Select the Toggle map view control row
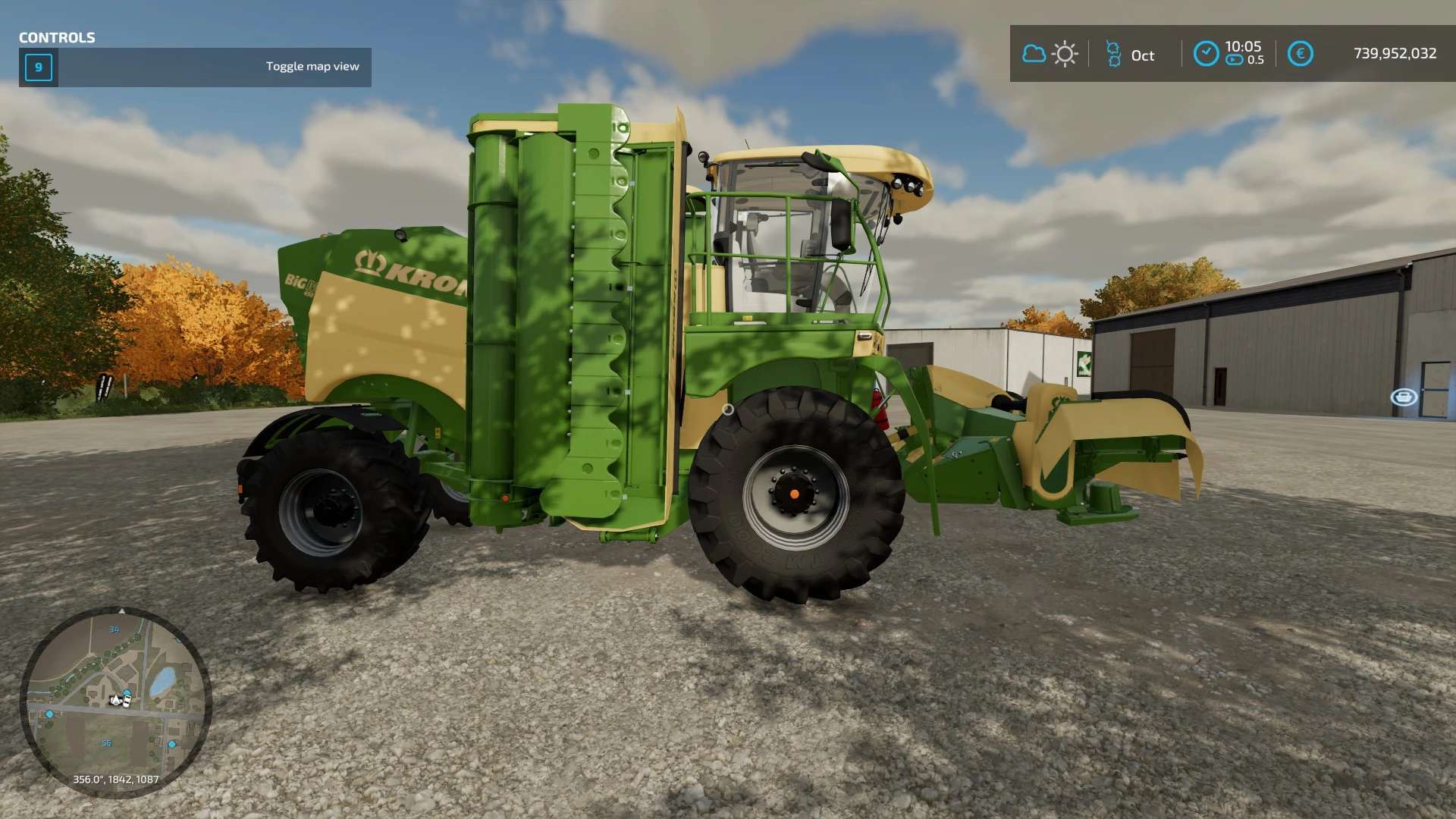The height and width of the screenshot is (819, 1456). coord(195,67)
